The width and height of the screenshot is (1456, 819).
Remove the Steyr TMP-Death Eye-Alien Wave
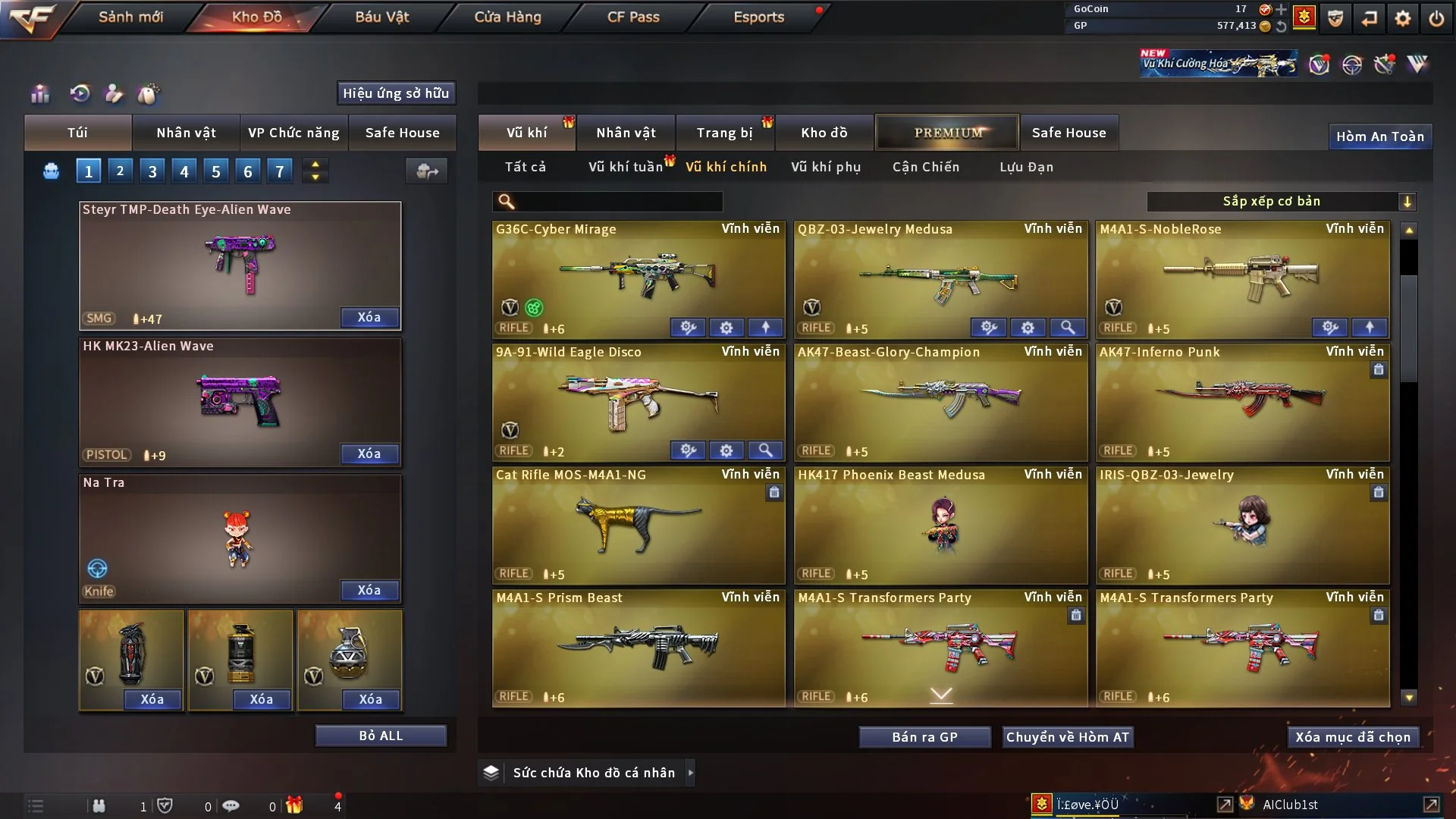pyautogui.click(x=369, y=318)
